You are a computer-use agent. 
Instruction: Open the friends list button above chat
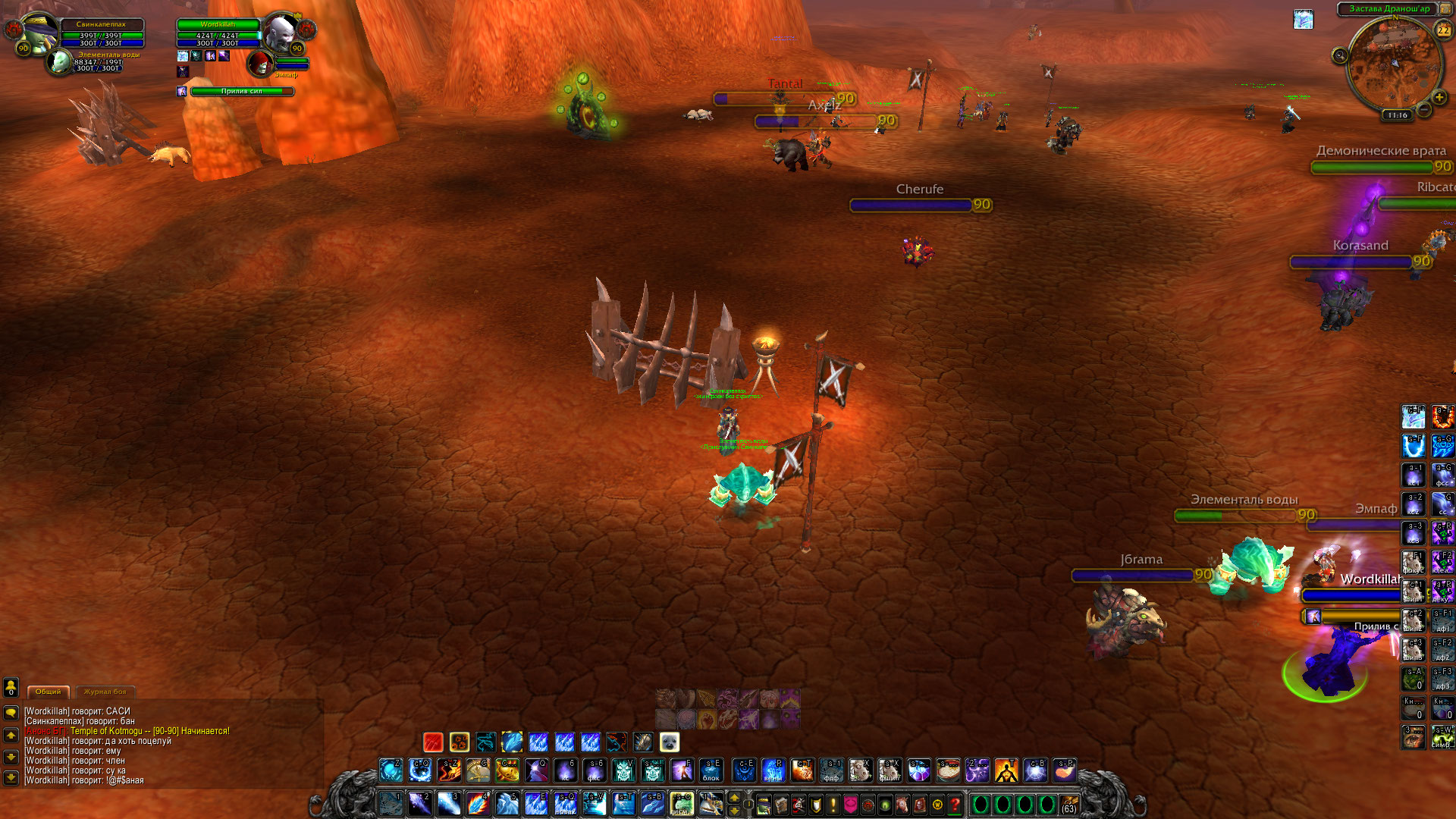[11, 686]
